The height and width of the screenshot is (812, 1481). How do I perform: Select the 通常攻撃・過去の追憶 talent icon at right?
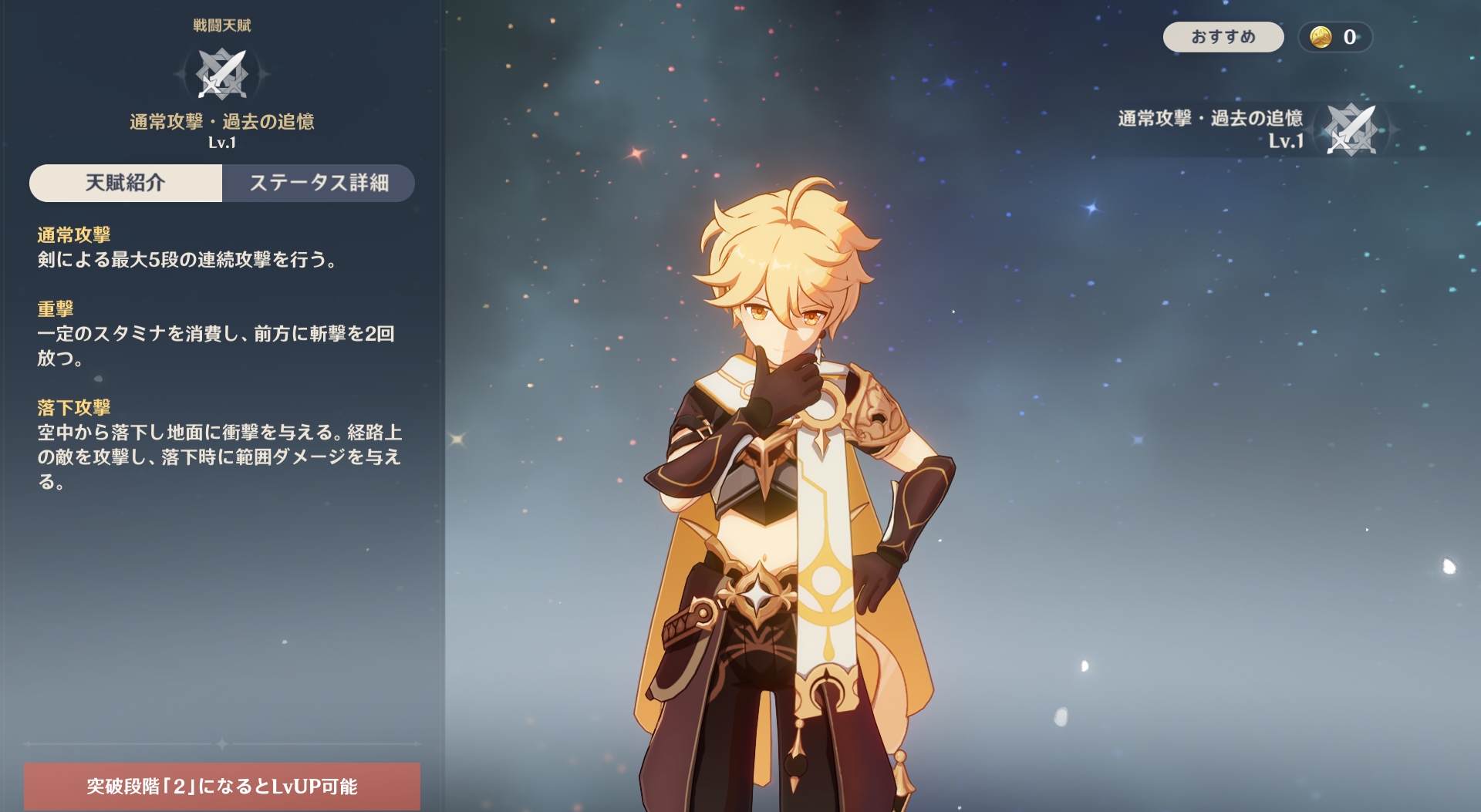(x=1351, y=130)
